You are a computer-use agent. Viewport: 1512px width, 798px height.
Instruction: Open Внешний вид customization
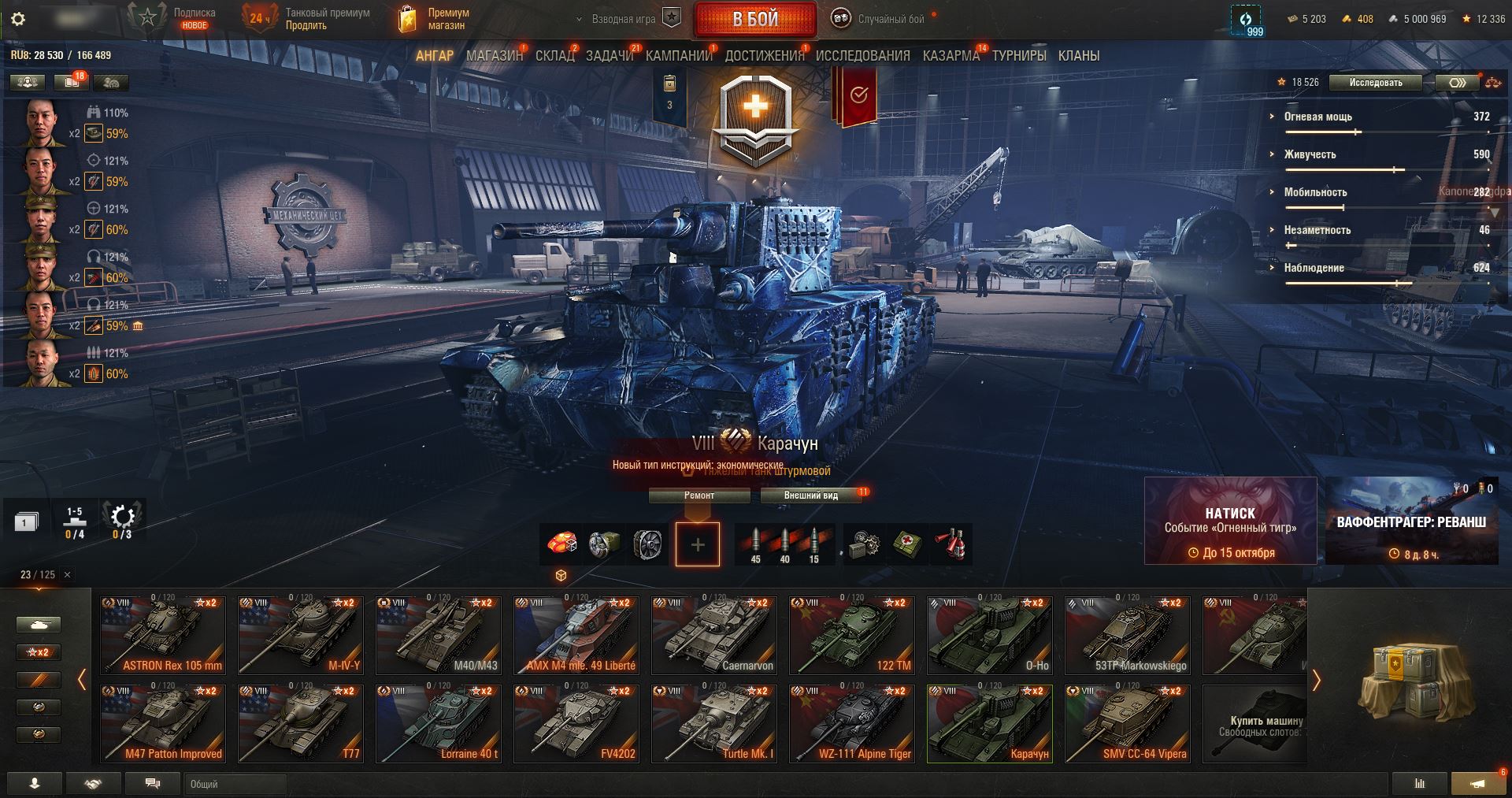[810, 496]
